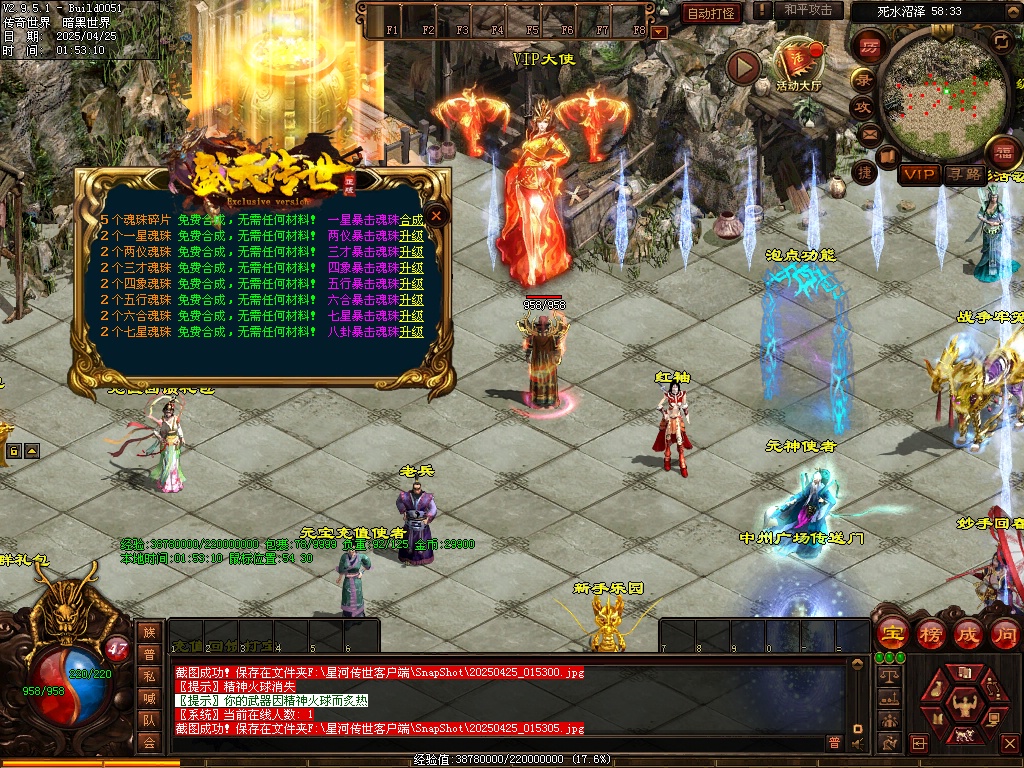The width and height of the screenshot is (1024, 768).
Task: Open the character panel in the hexagon center
Action: click(965, 705)
